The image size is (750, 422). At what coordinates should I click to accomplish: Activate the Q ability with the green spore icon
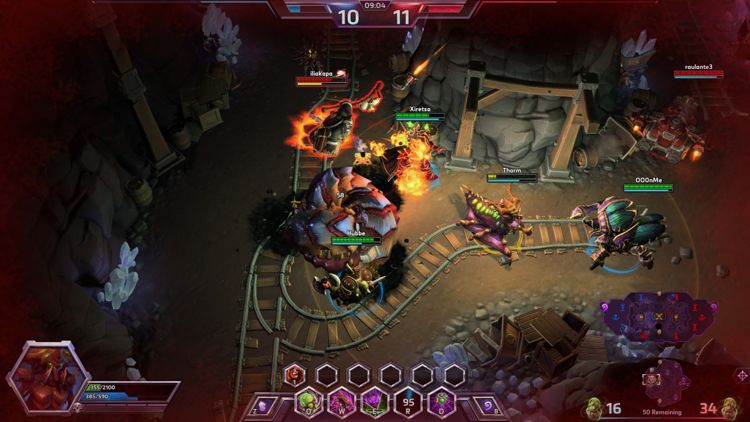[x=308, y=404]
